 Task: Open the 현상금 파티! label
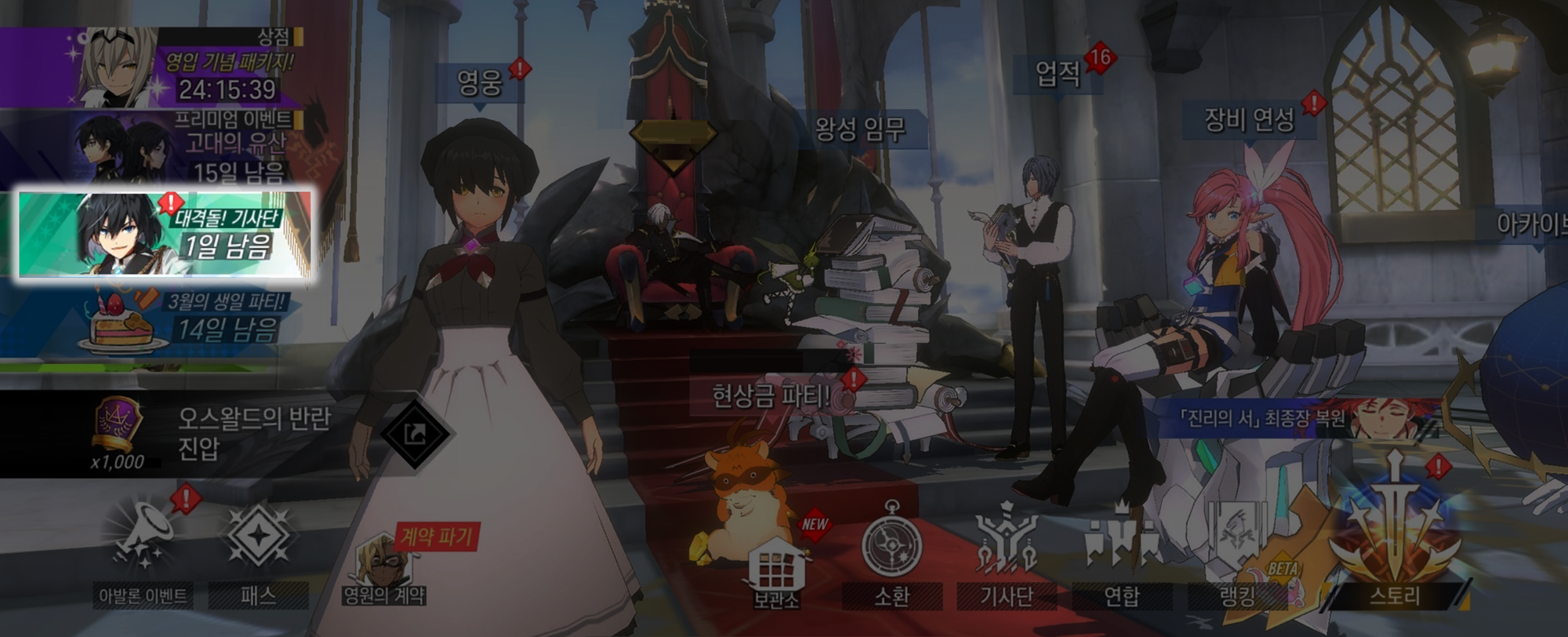tap(770, 396)
